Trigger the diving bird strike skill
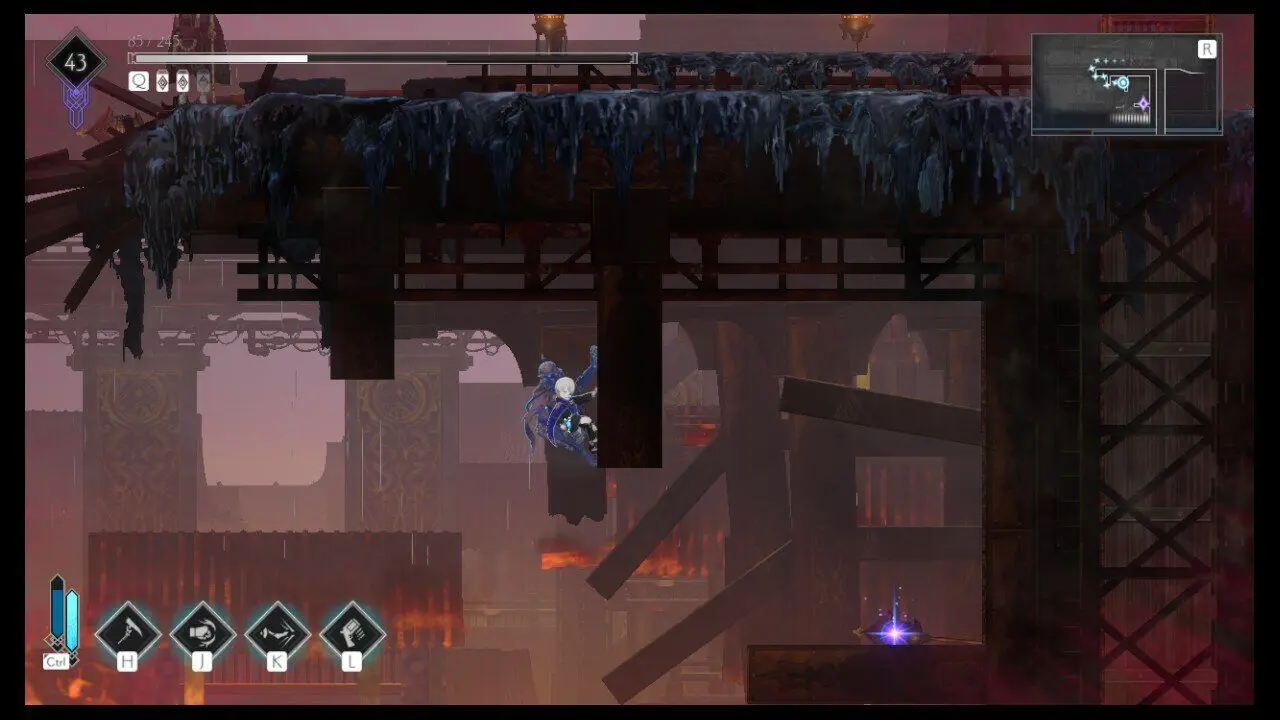This screenshot has height=720, width=1280. click(277, 632)
